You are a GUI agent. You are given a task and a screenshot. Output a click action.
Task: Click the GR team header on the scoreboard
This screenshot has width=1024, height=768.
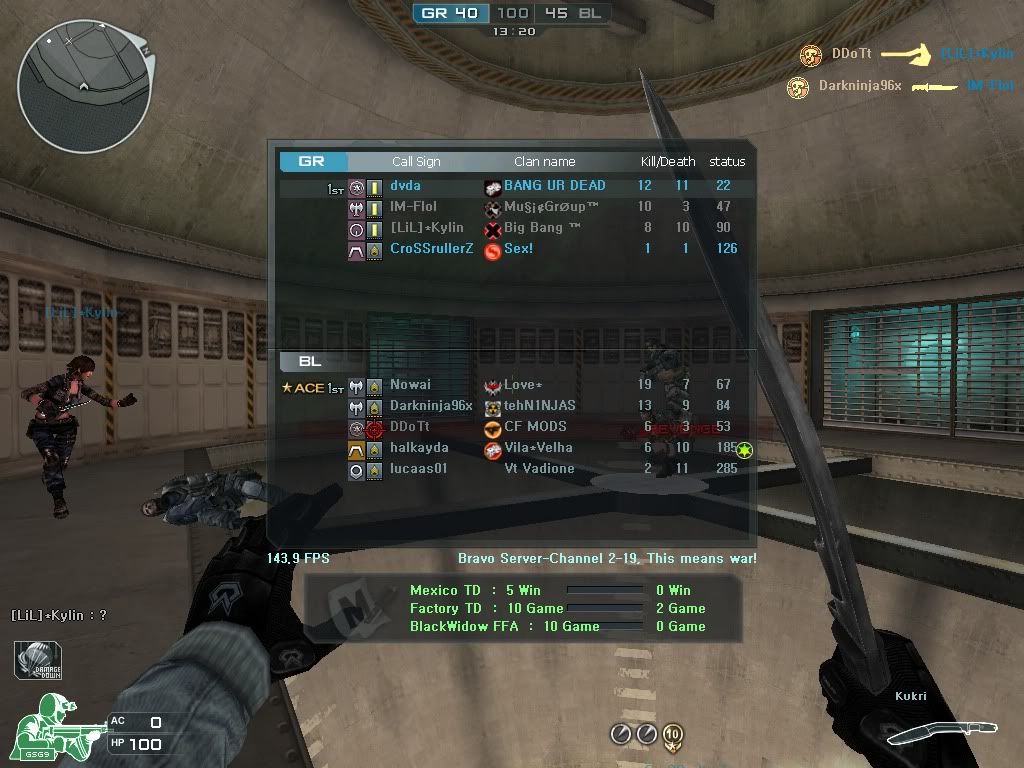pos(312,161)
